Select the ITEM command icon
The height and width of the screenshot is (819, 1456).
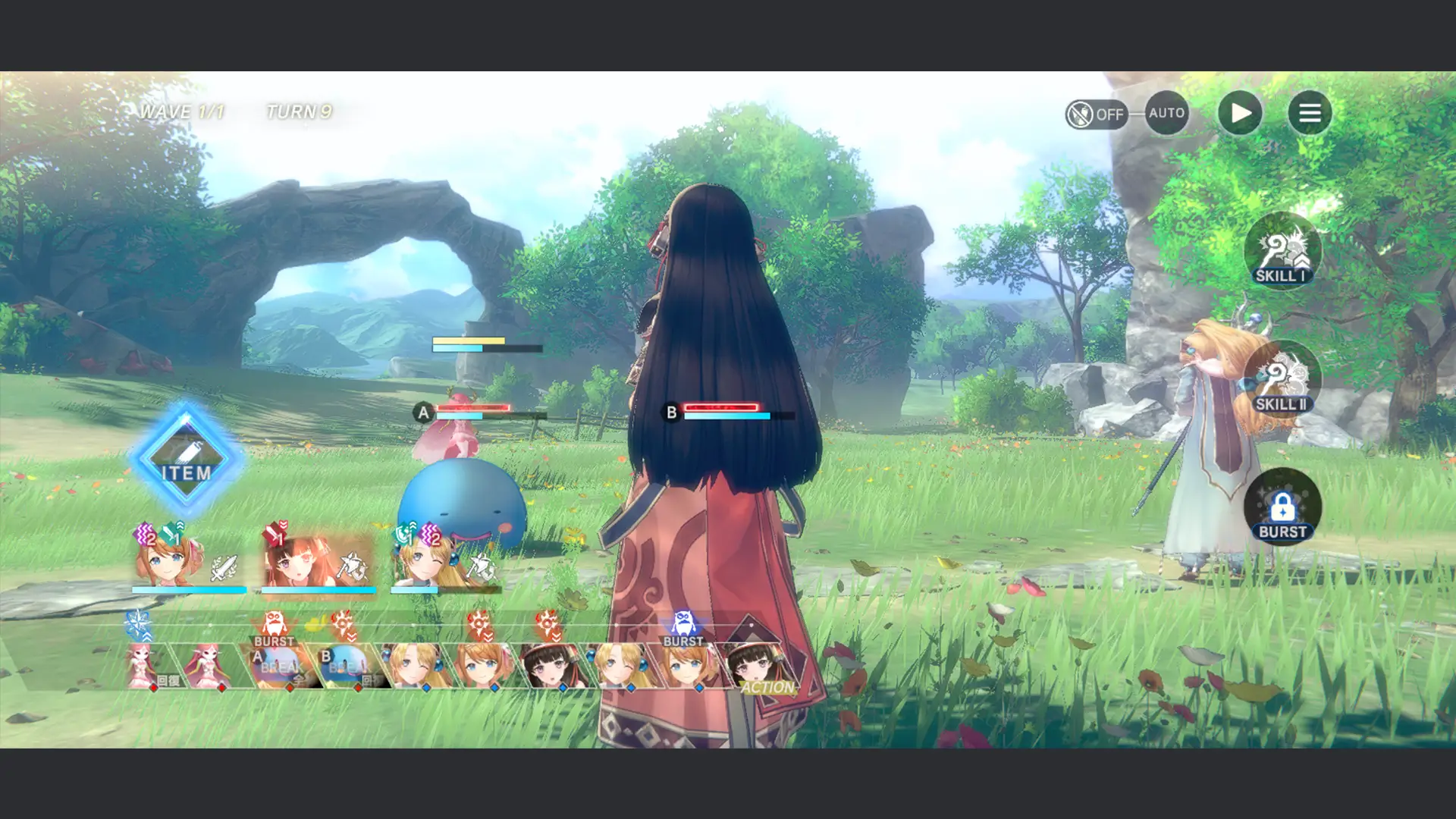point(184,455)
